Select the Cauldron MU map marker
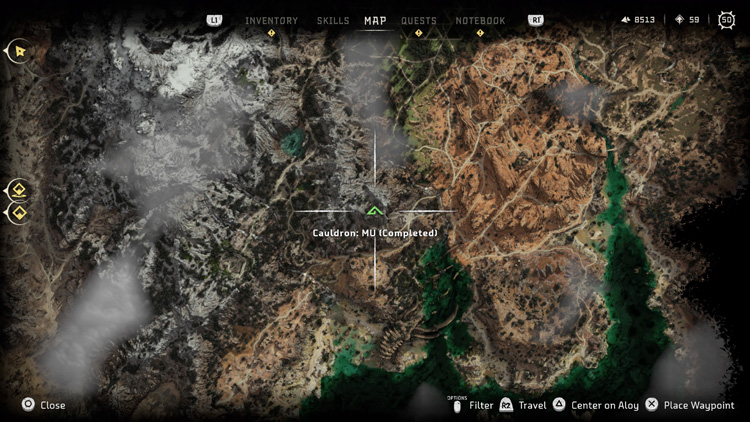 coord(375,211)
